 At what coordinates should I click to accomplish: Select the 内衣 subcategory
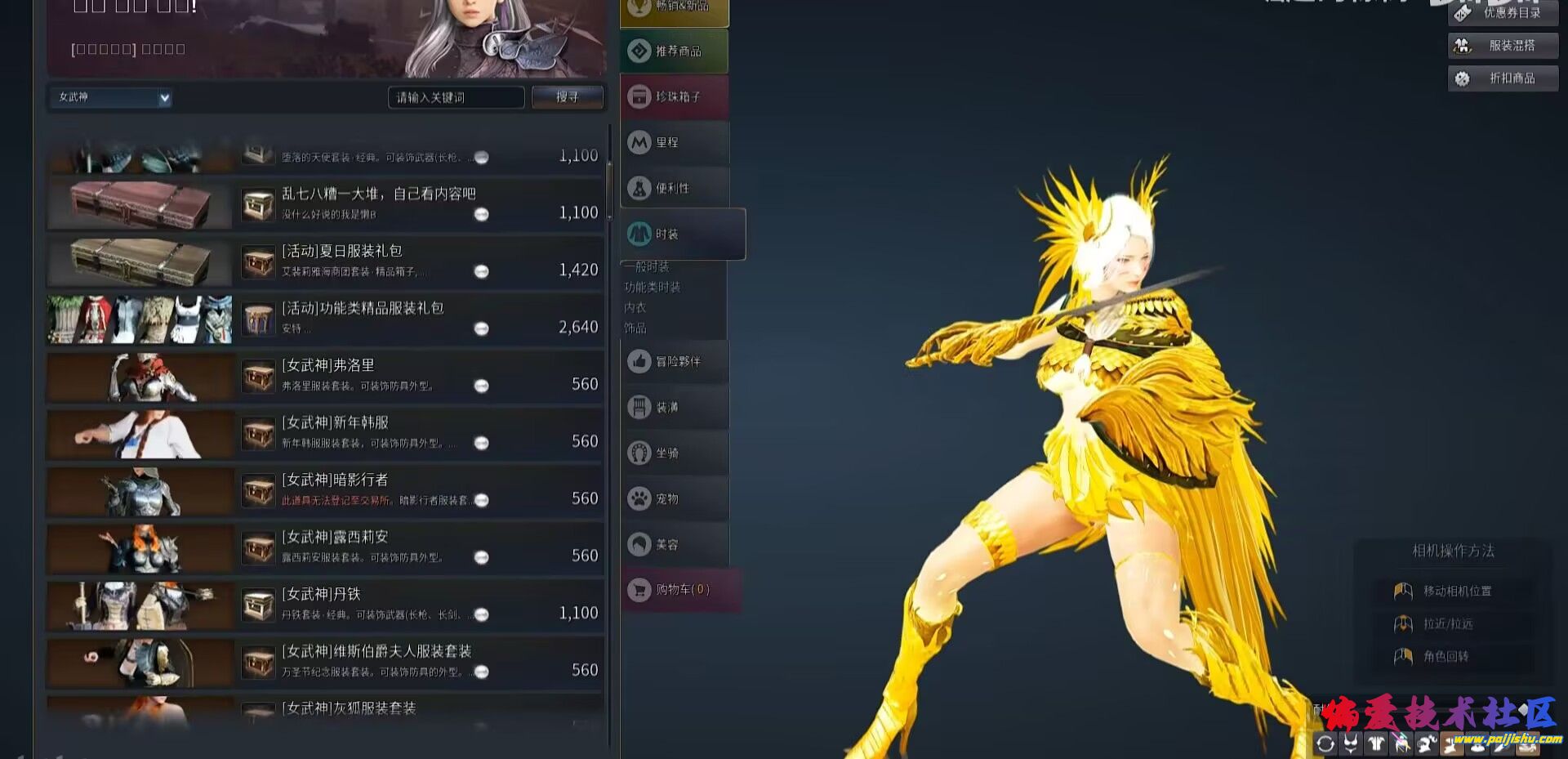click(x=635, y=307)
